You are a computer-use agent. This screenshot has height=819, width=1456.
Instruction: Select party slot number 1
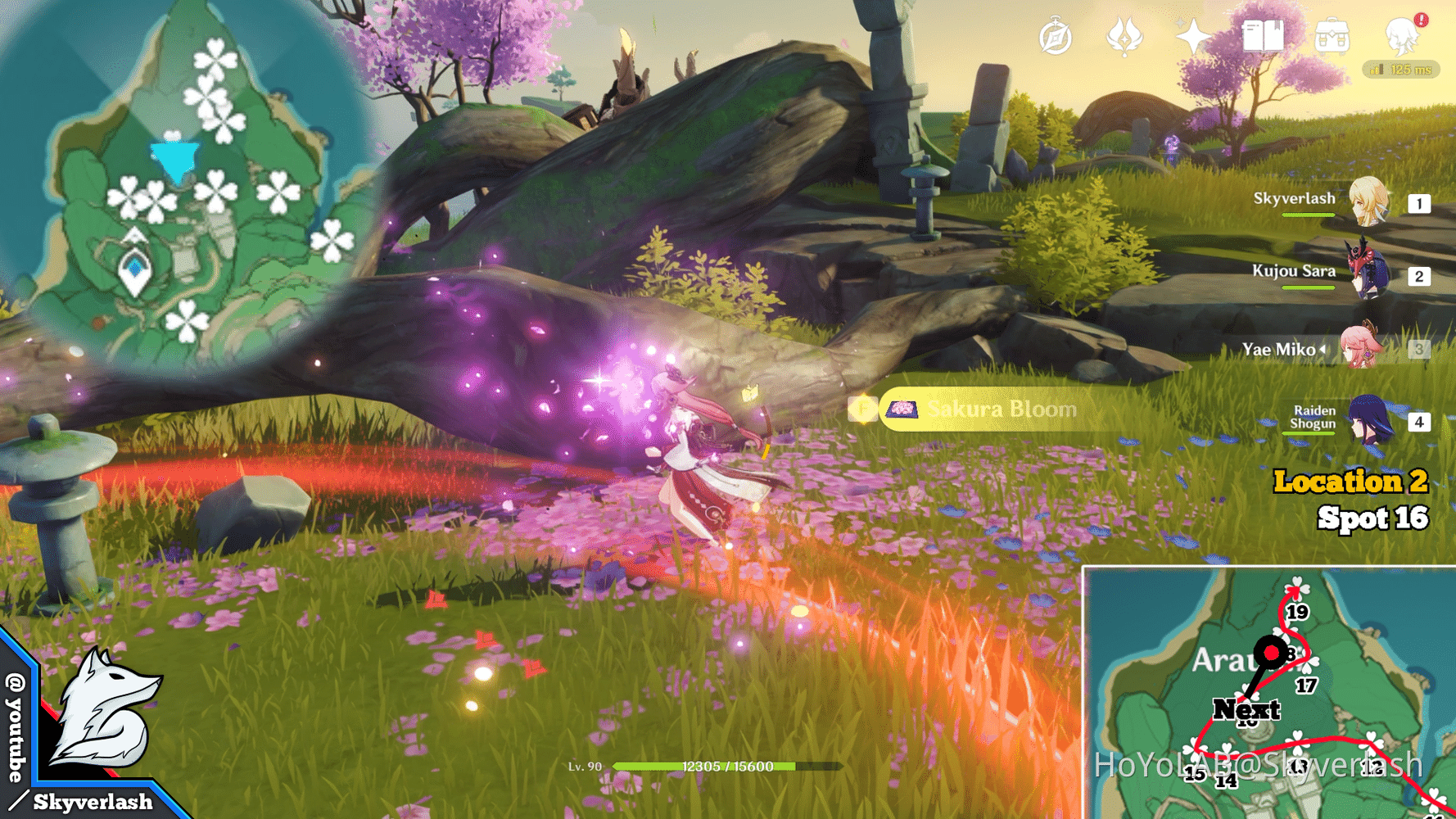coord(1419,202)
